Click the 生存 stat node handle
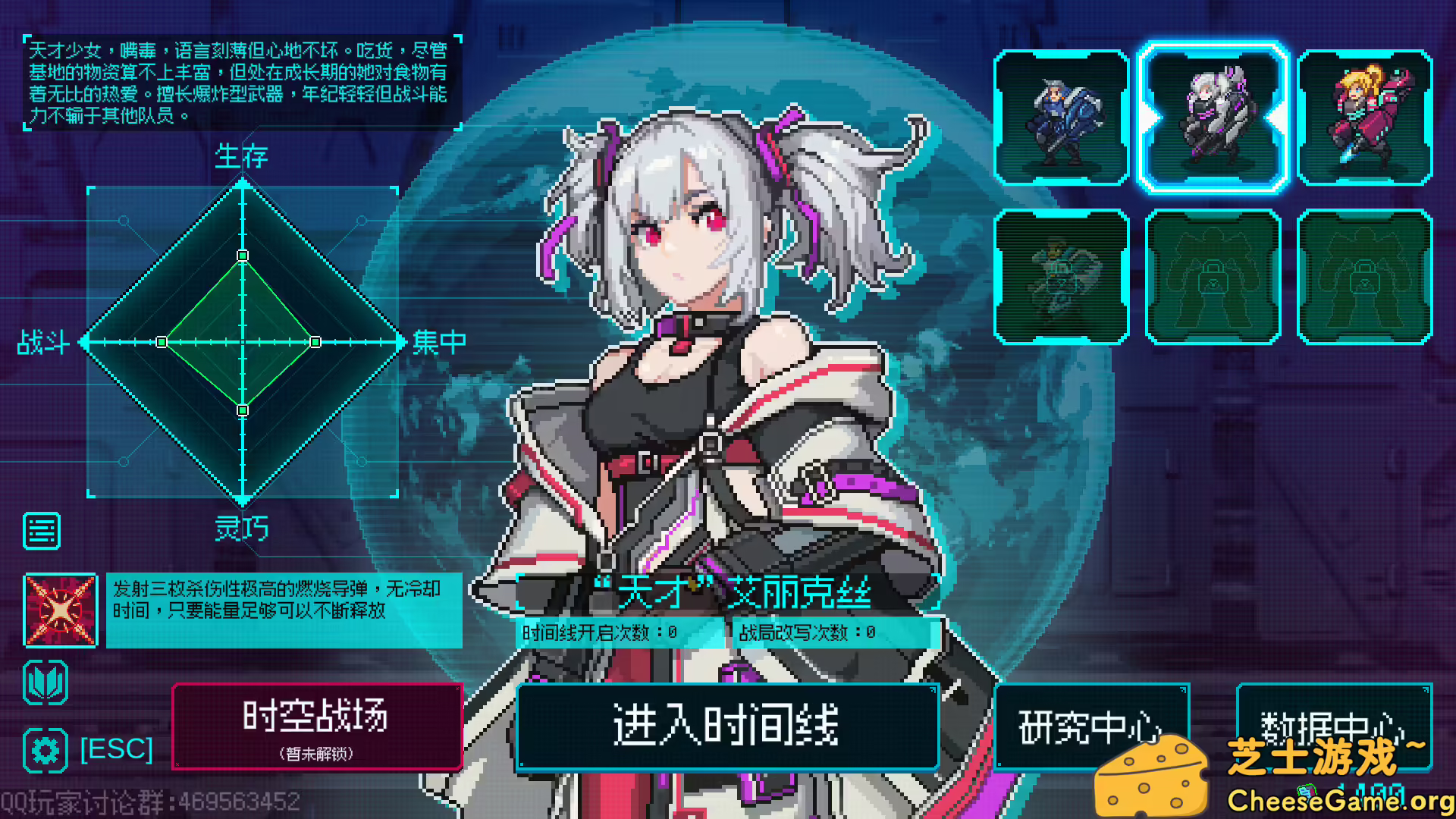1456x819 pixels. tap(243, 257)
